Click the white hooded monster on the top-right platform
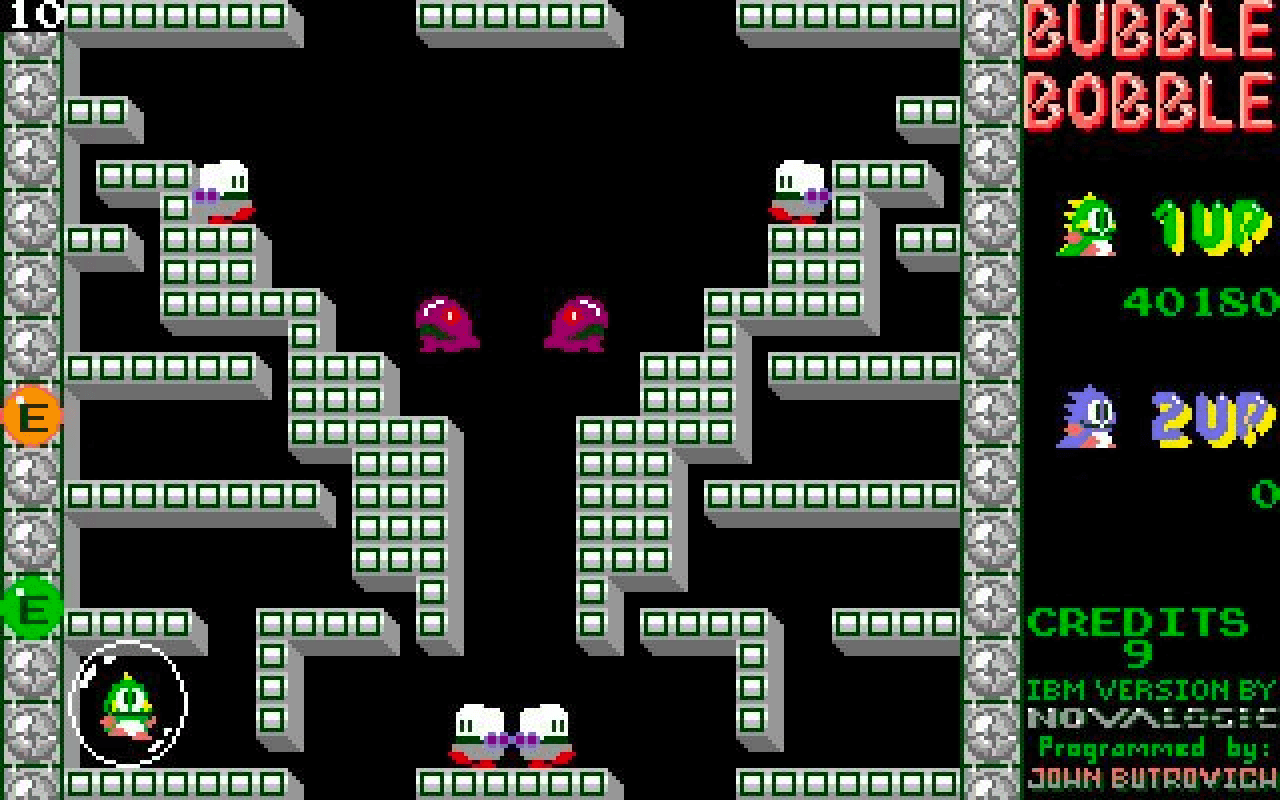 point(800,190)
